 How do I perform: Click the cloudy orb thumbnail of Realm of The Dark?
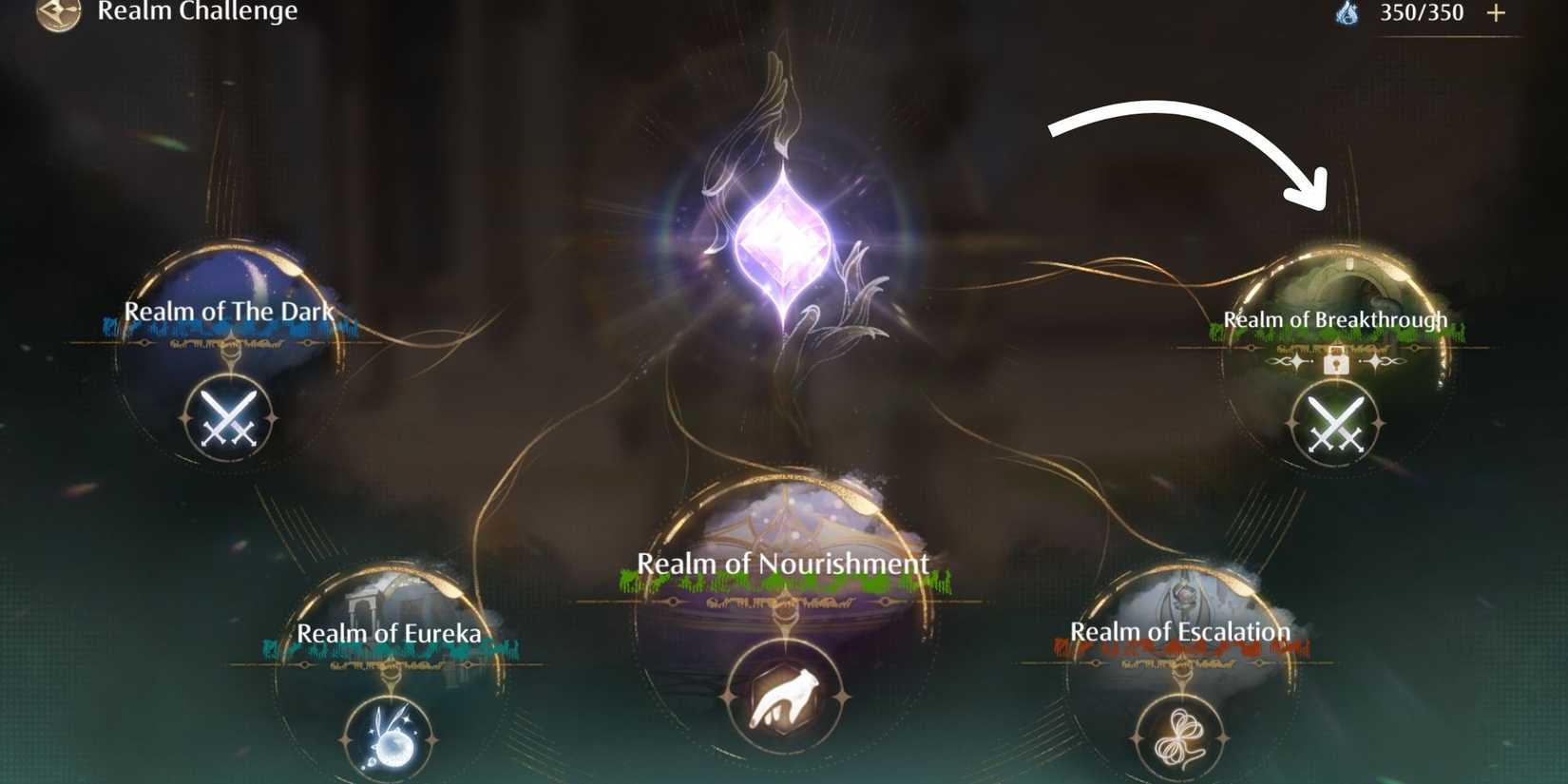[231, 285]
